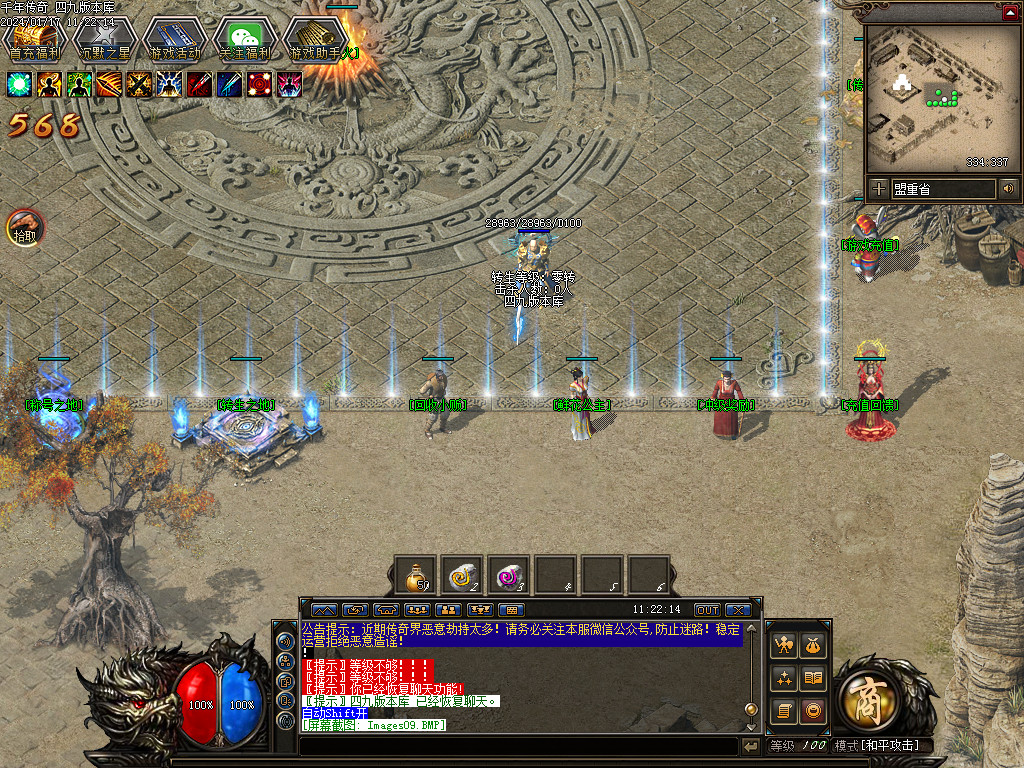Open the skill book icon

[x=814, y=678]
